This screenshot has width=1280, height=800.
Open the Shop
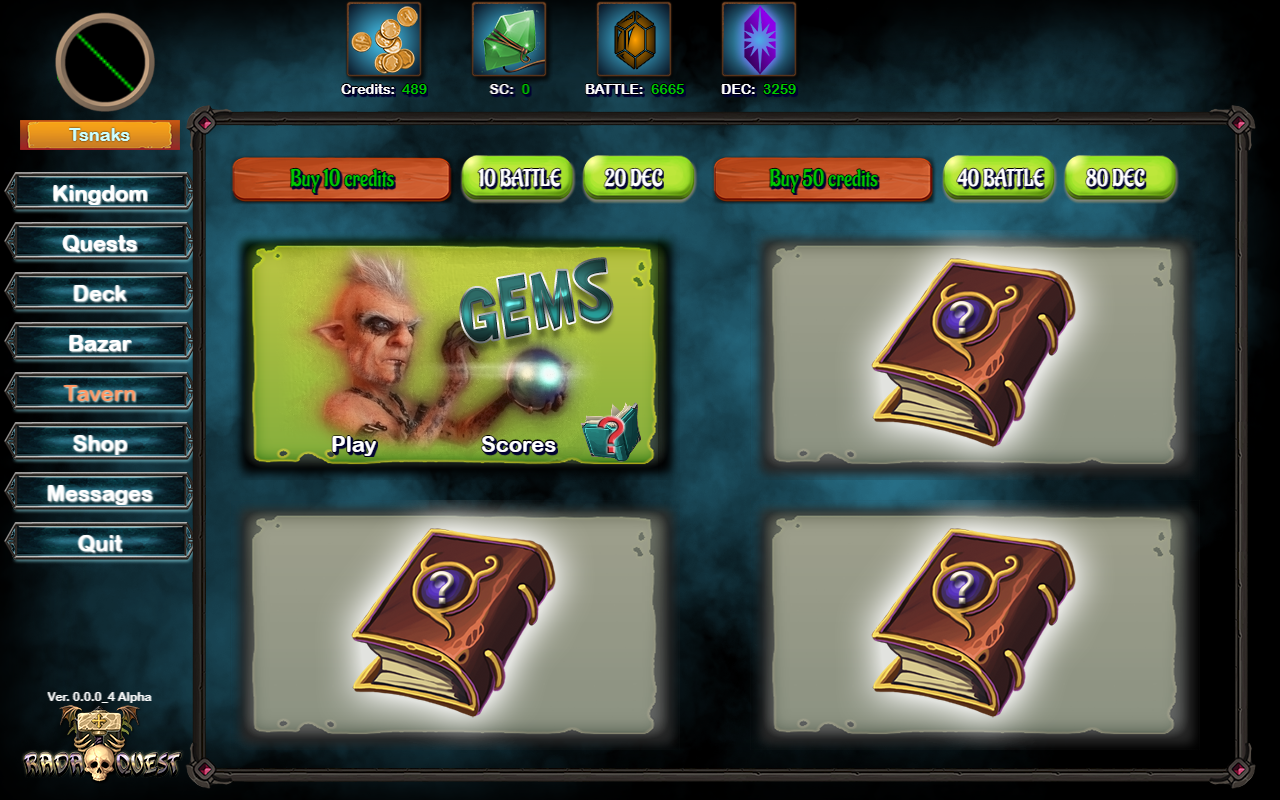100,443
